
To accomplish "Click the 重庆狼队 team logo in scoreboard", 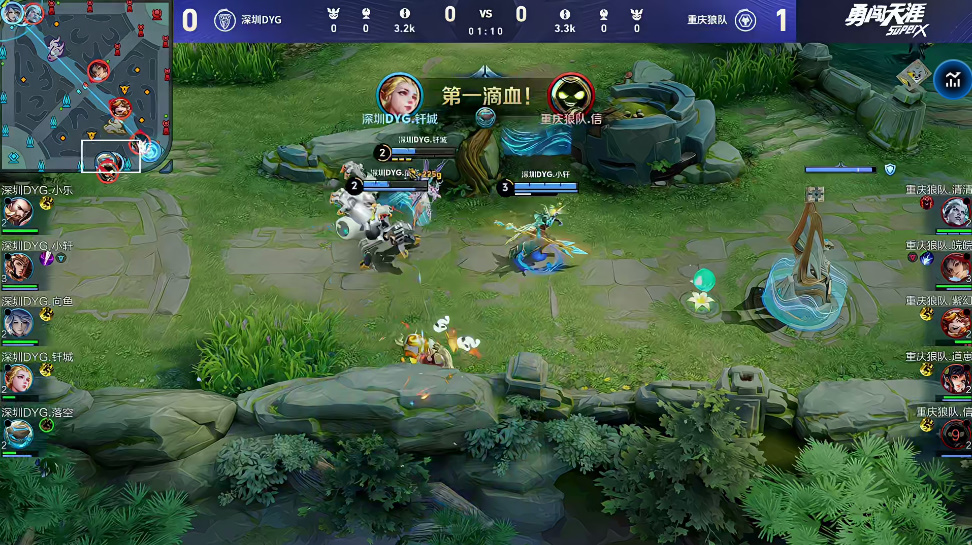I will 745,20.
